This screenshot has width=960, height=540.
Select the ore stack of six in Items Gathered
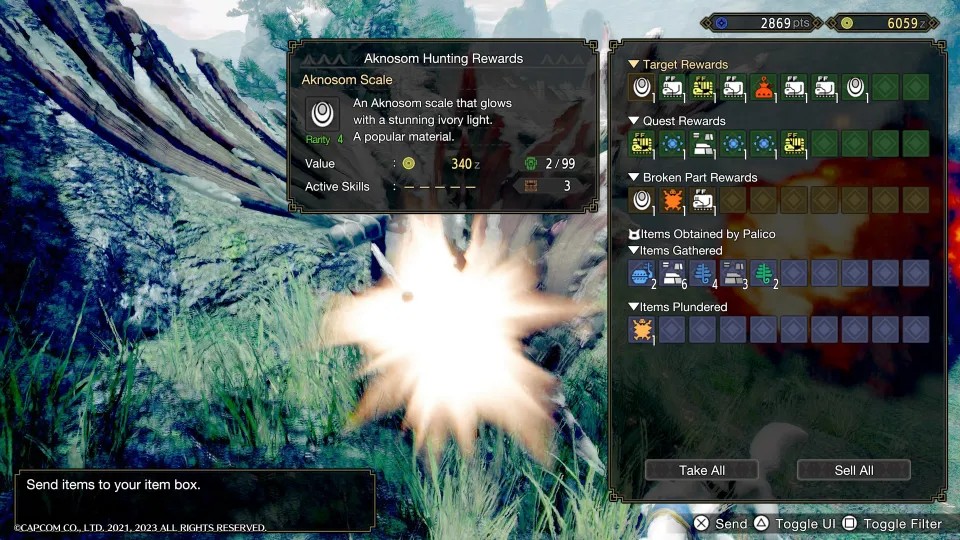(x=671, y=273)
